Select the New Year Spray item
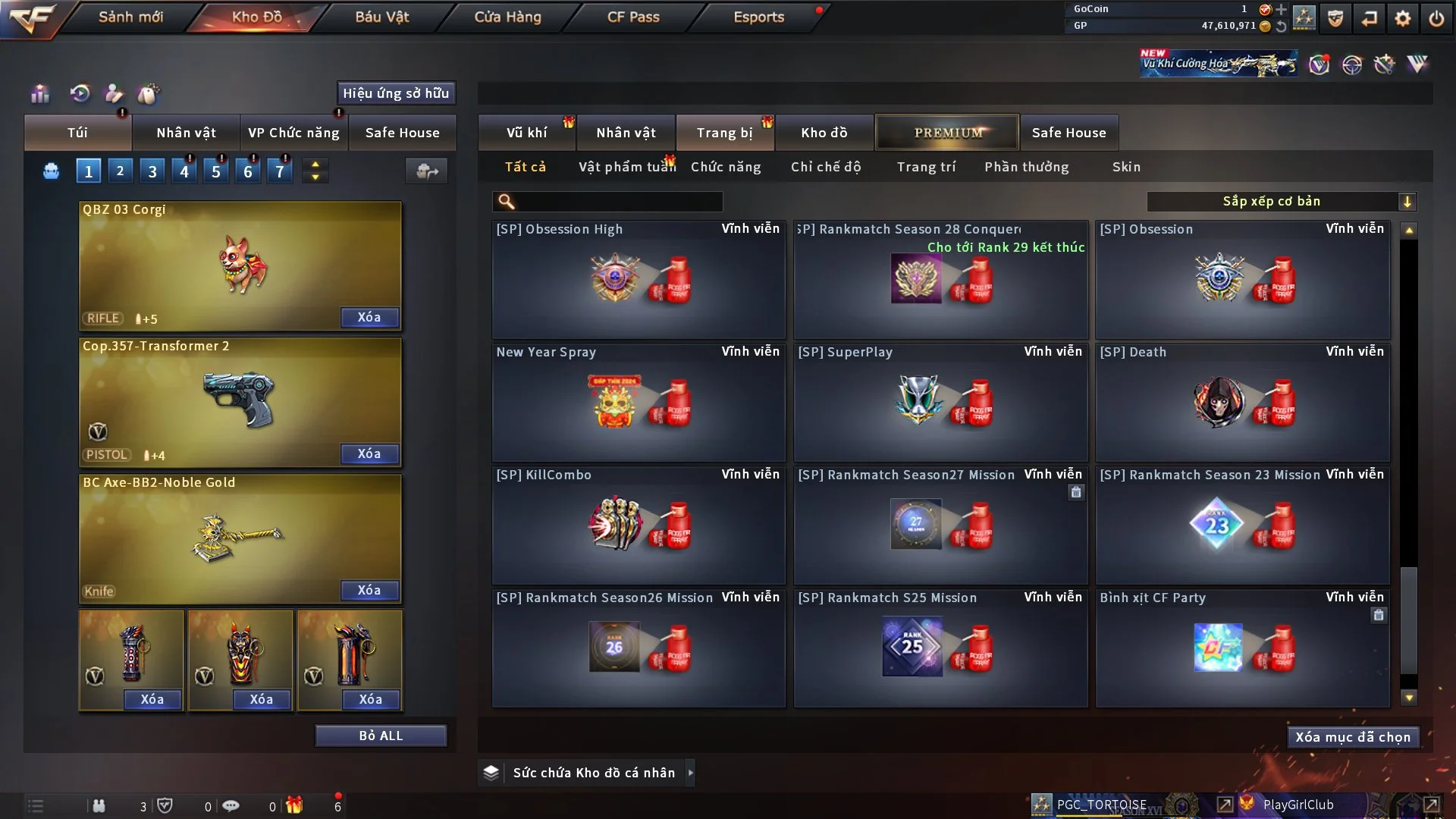The width and height of the screenshot is (1456, 819). 638,402
